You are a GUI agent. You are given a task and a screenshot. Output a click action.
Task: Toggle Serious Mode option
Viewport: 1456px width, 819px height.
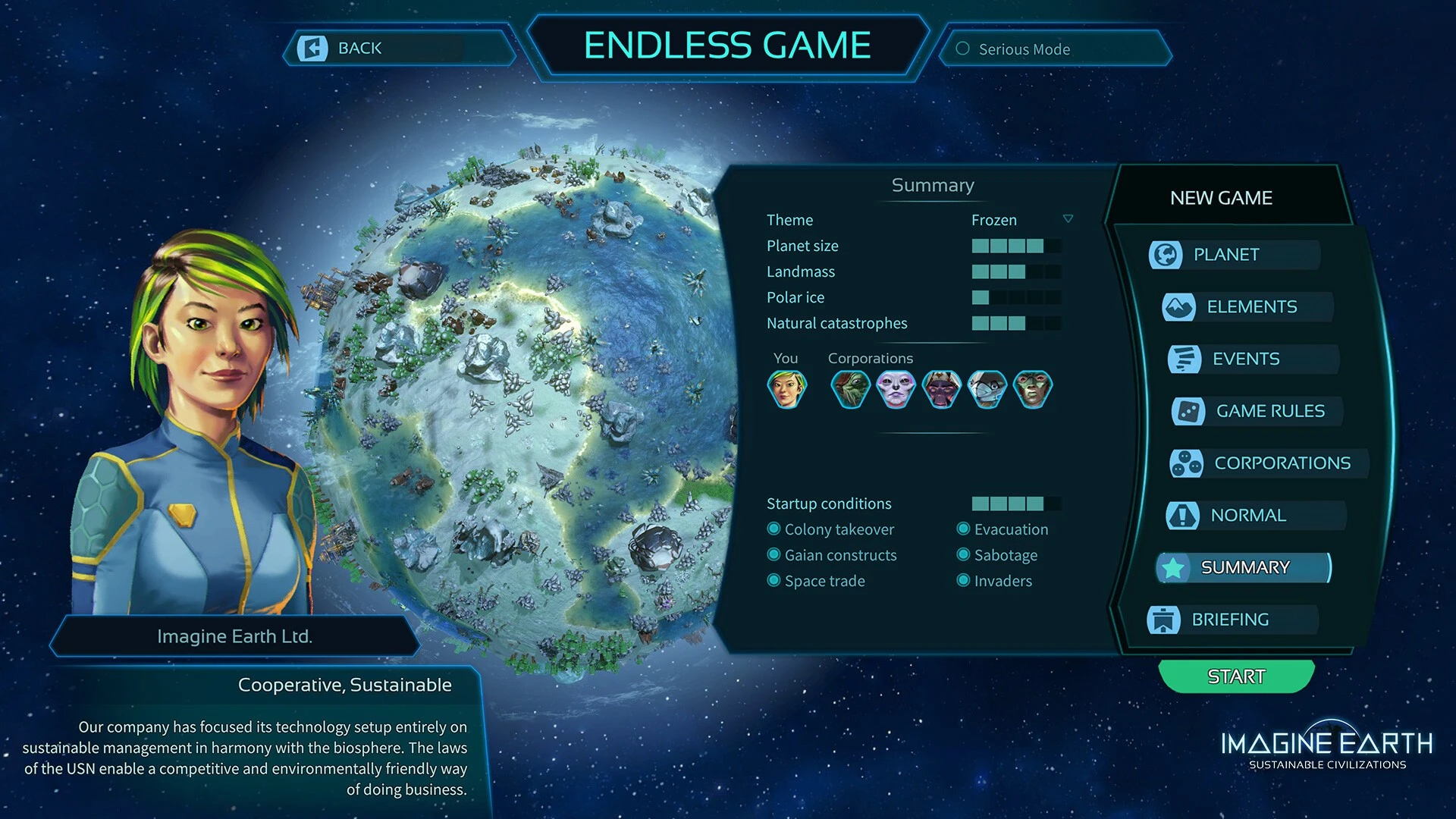963,49
